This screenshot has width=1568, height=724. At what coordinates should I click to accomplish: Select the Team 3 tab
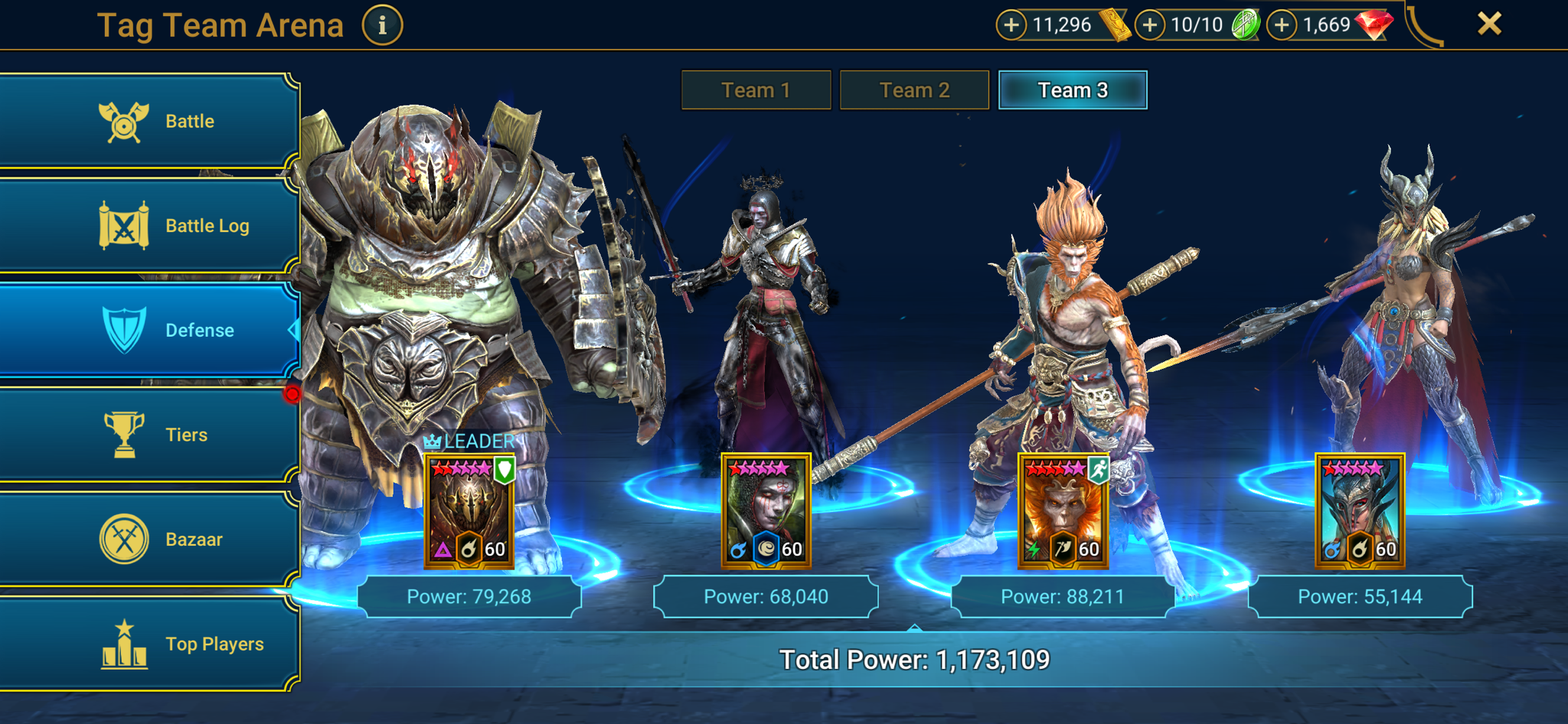(x=1073, y=90)
